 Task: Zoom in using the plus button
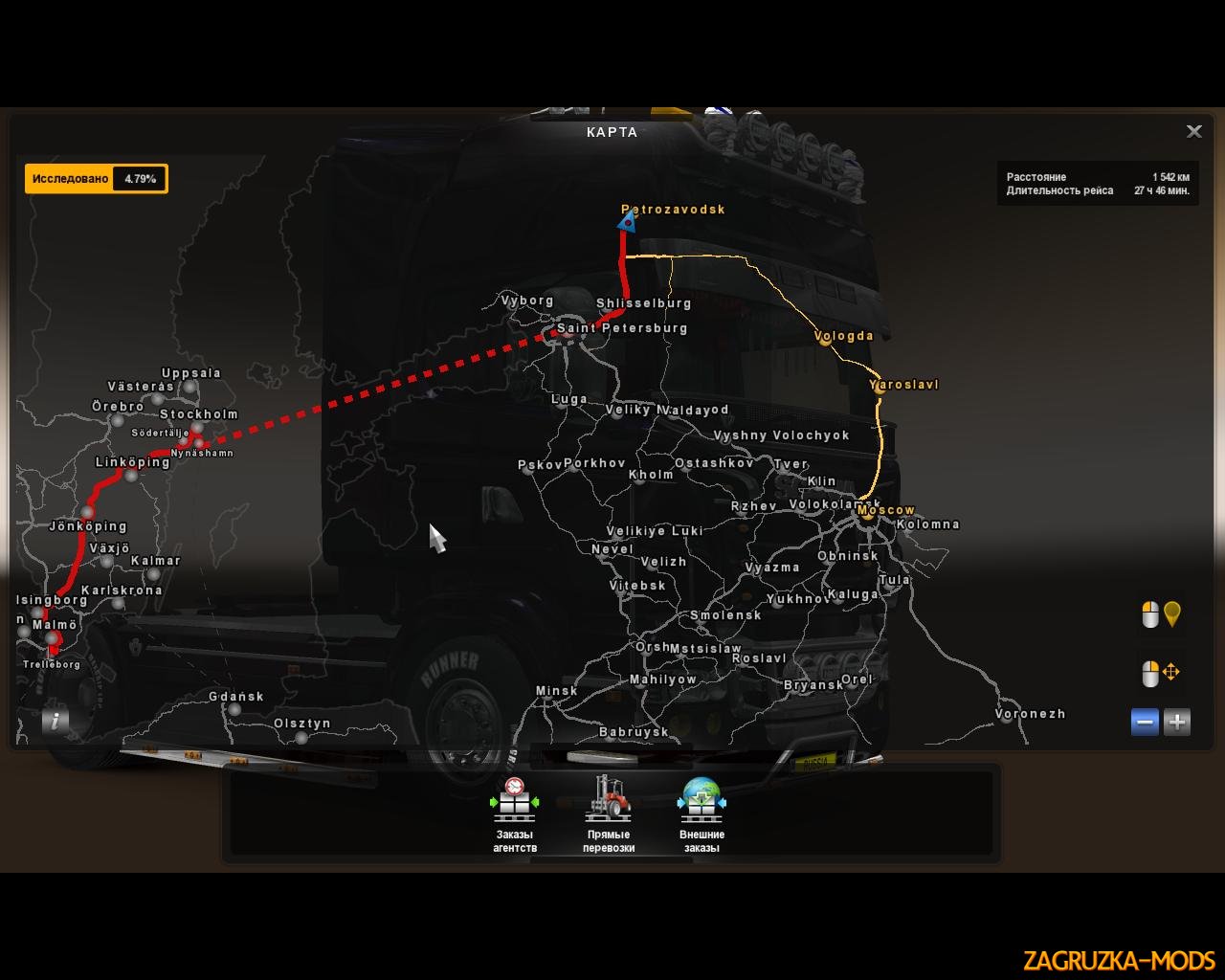1177,723
